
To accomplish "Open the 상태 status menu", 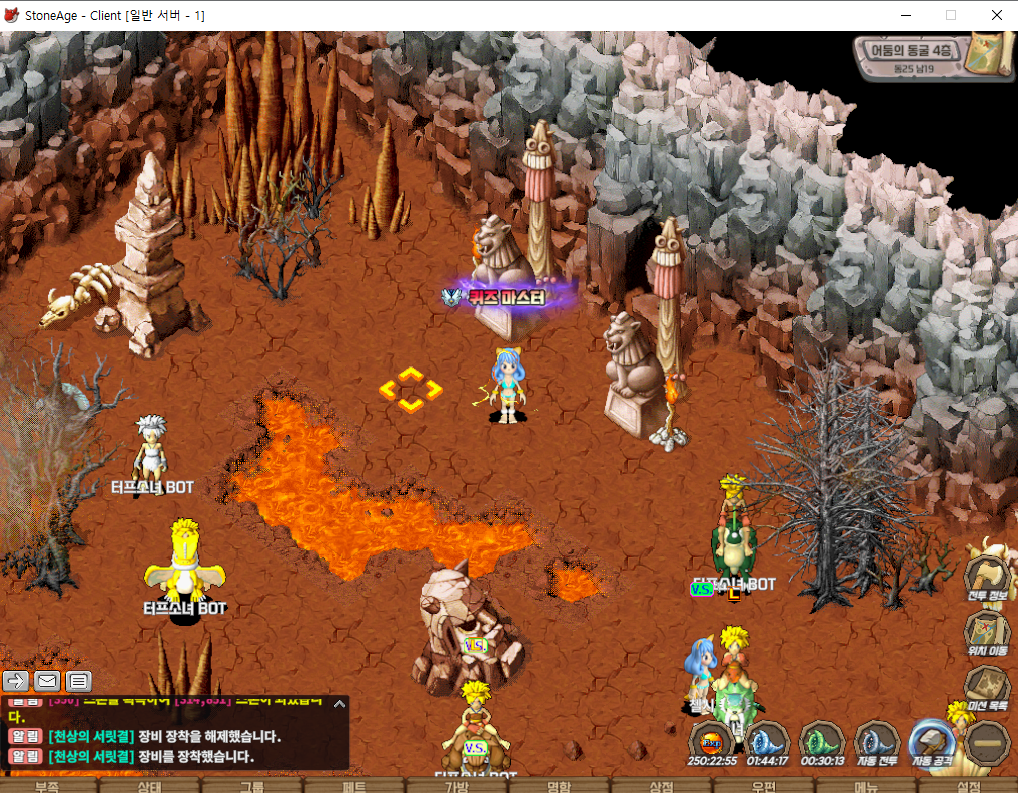I will (150, 786).
